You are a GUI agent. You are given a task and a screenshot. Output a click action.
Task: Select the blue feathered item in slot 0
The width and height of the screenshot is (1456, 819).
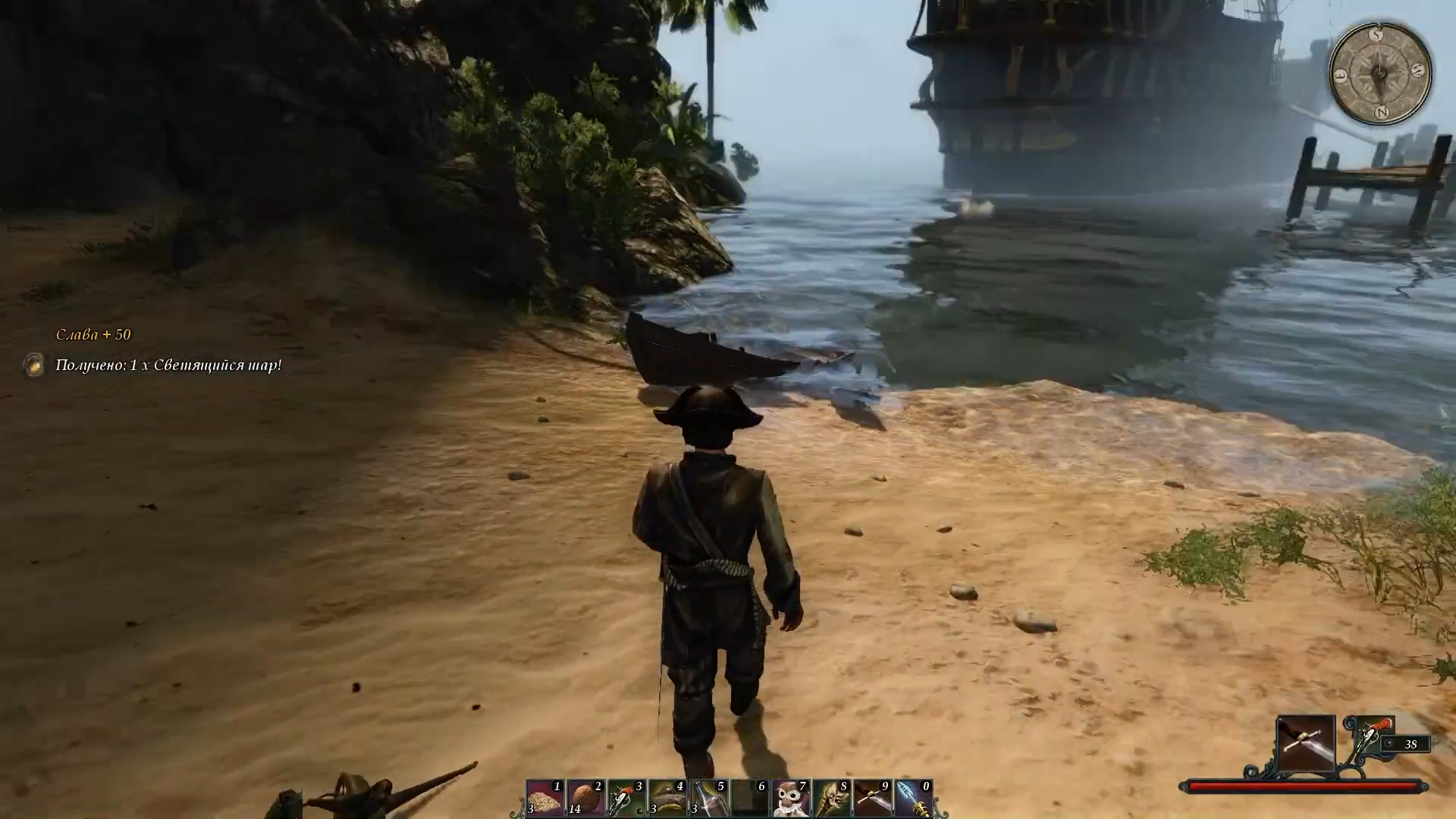(914, 799)
